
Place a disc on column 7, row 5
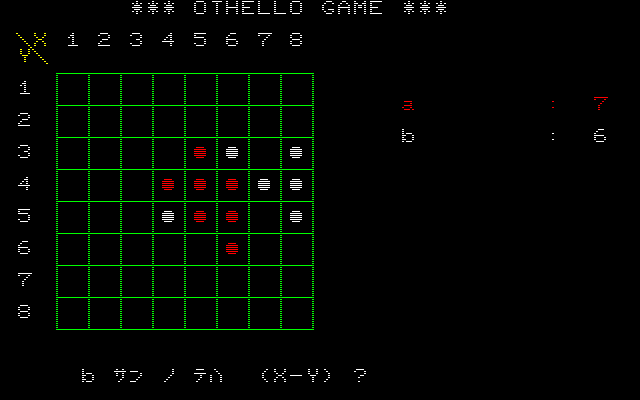(264, 216)
